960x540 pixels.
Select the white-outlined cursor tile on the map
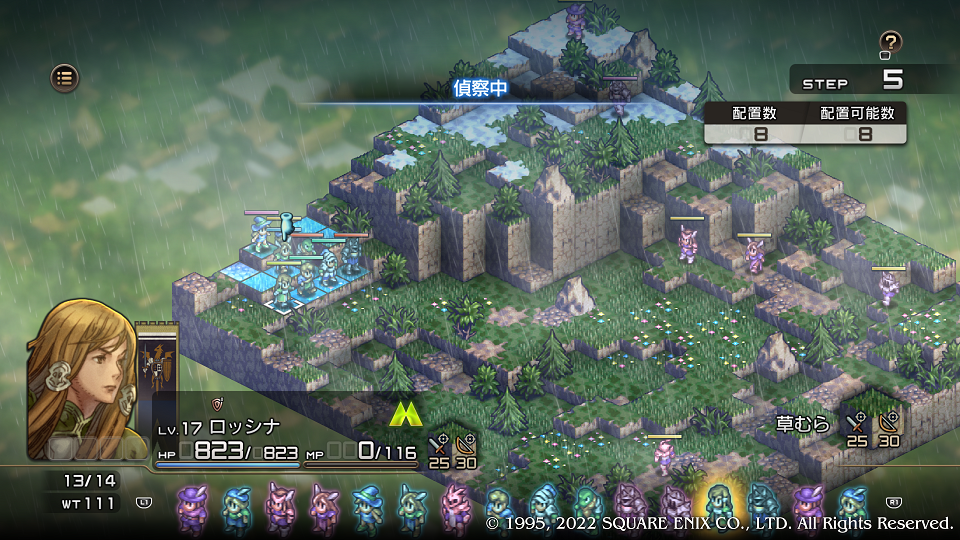point(284,304)
